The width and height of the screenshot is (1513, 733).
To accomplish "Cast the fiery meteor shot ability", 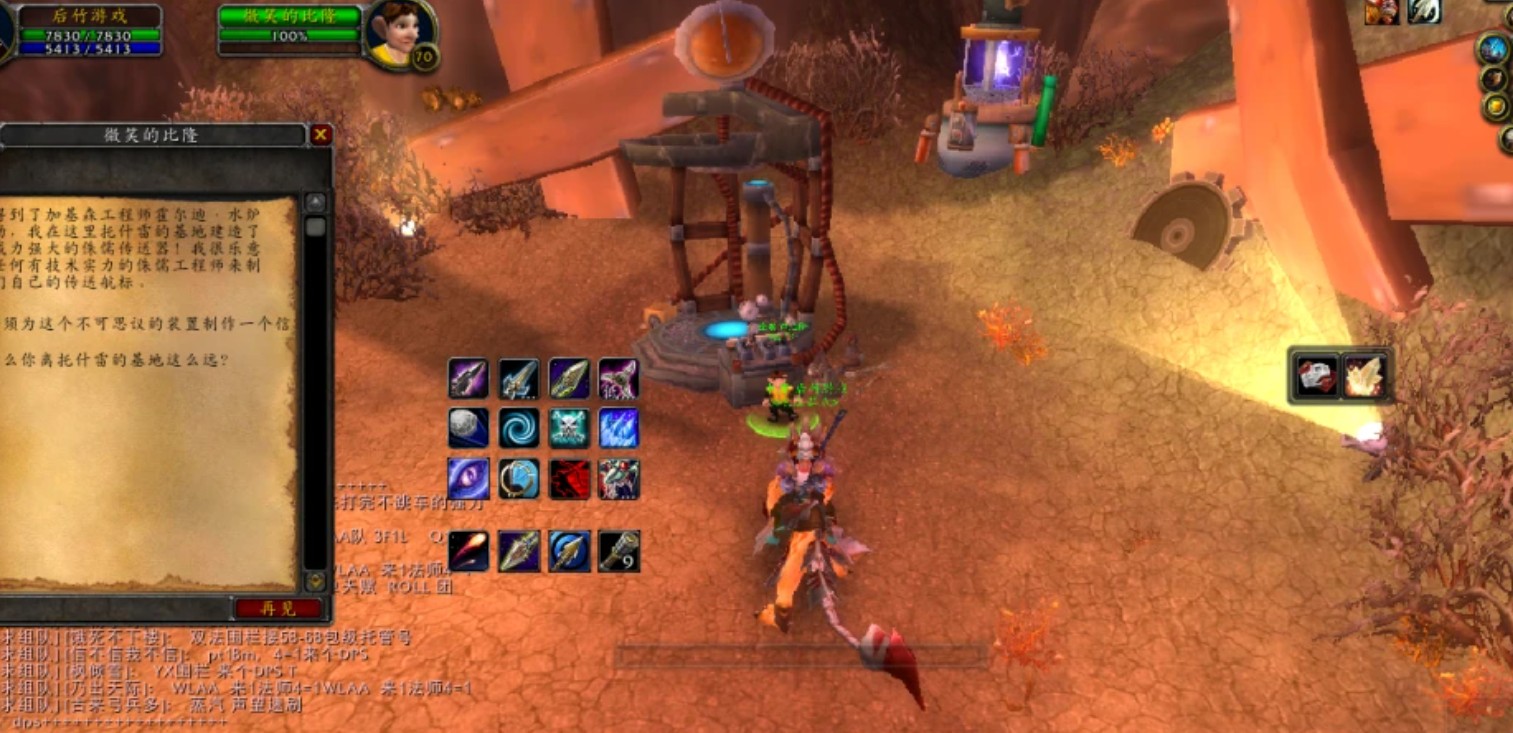I will [468, 551].
